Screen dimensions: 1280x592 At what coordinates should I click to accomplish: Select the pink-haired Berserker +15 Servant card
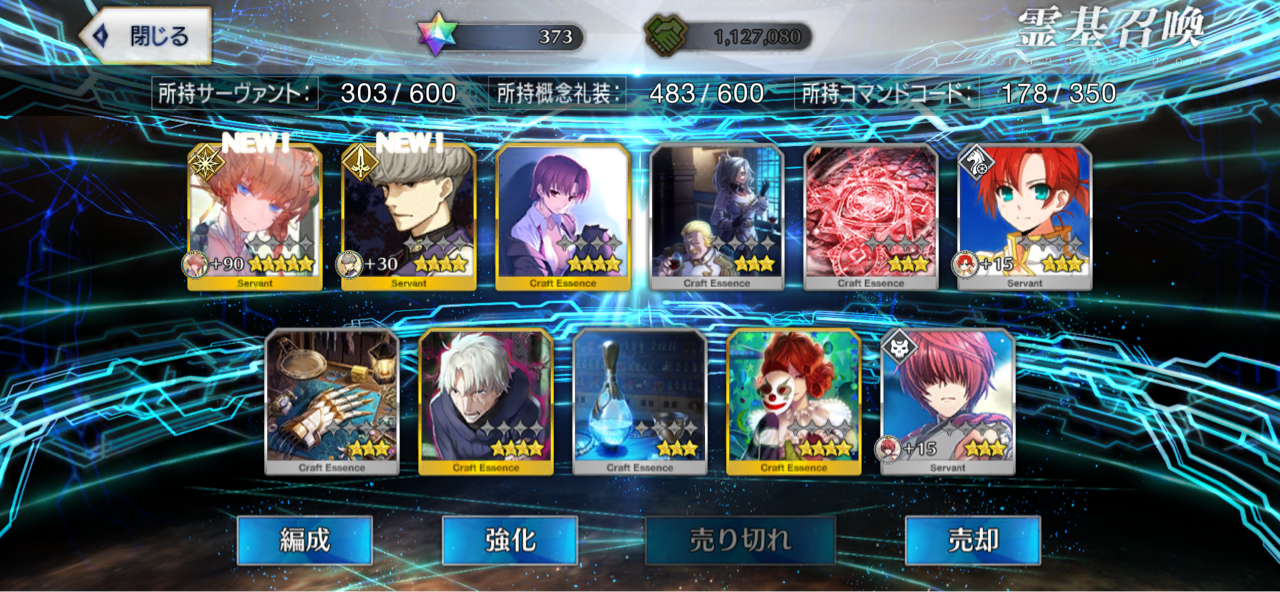click(948, 401)
